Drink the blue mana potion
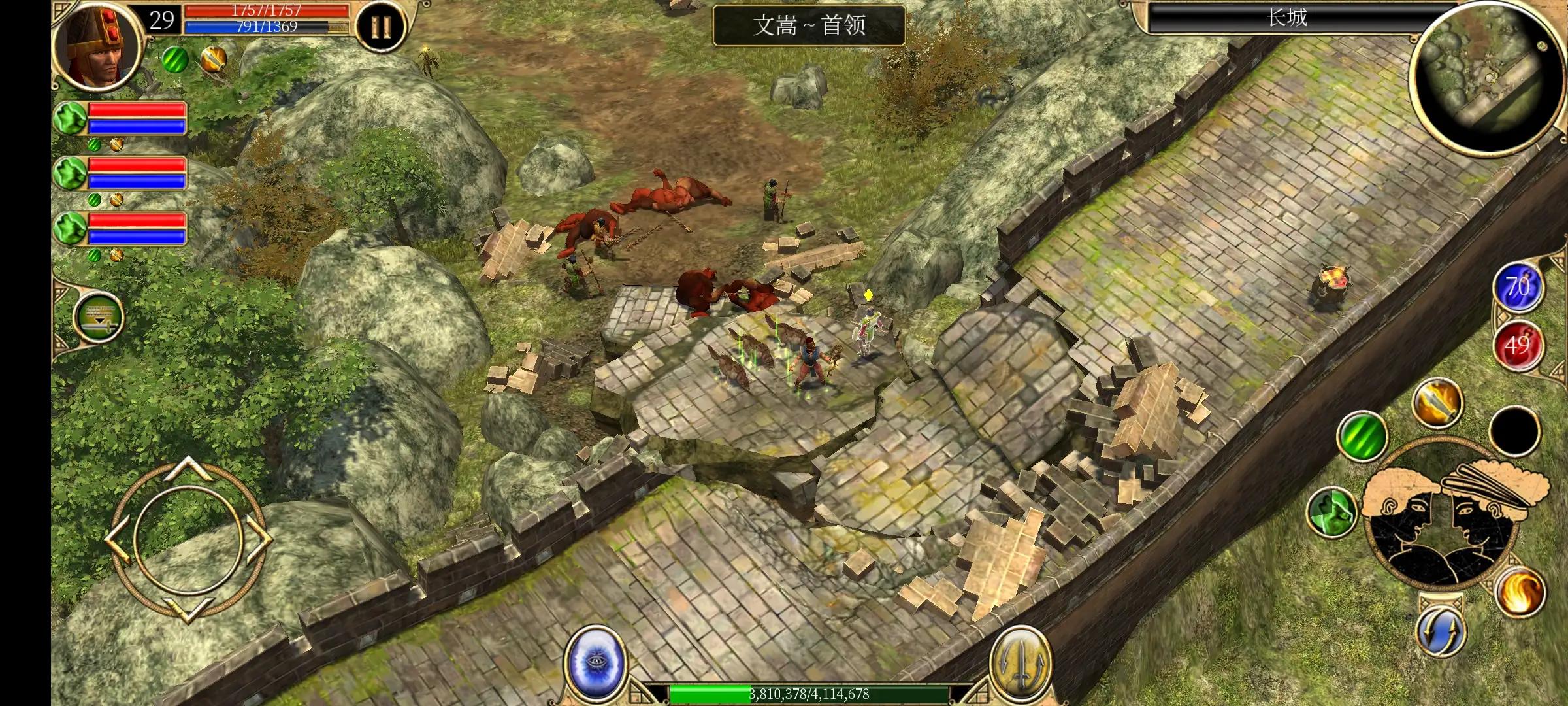Image resolution: width=1568 pixels, height=706 pixels. [1517, 287]
